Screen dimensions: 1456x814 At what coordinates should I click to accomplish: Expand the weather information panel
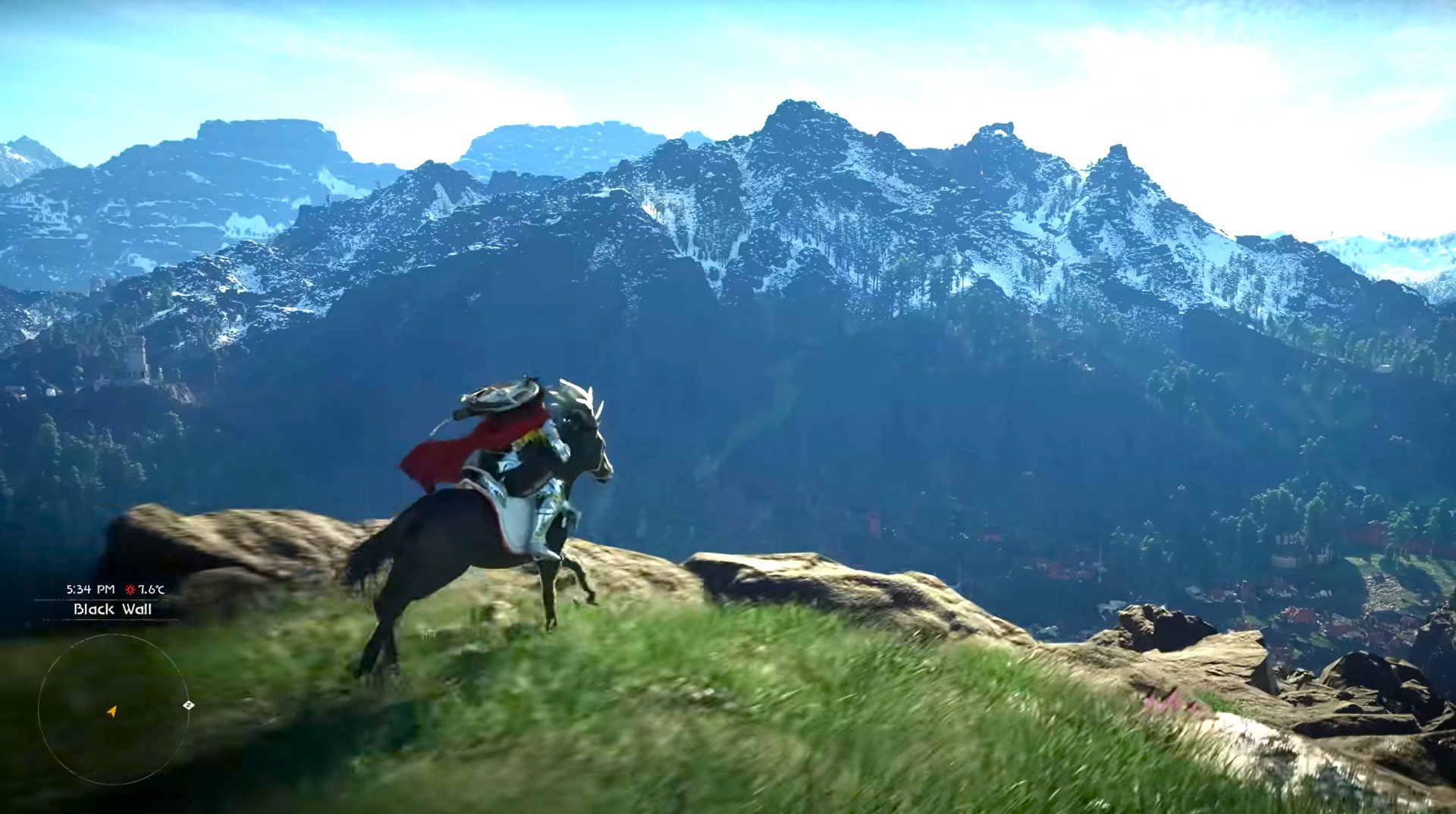point(140,590)
